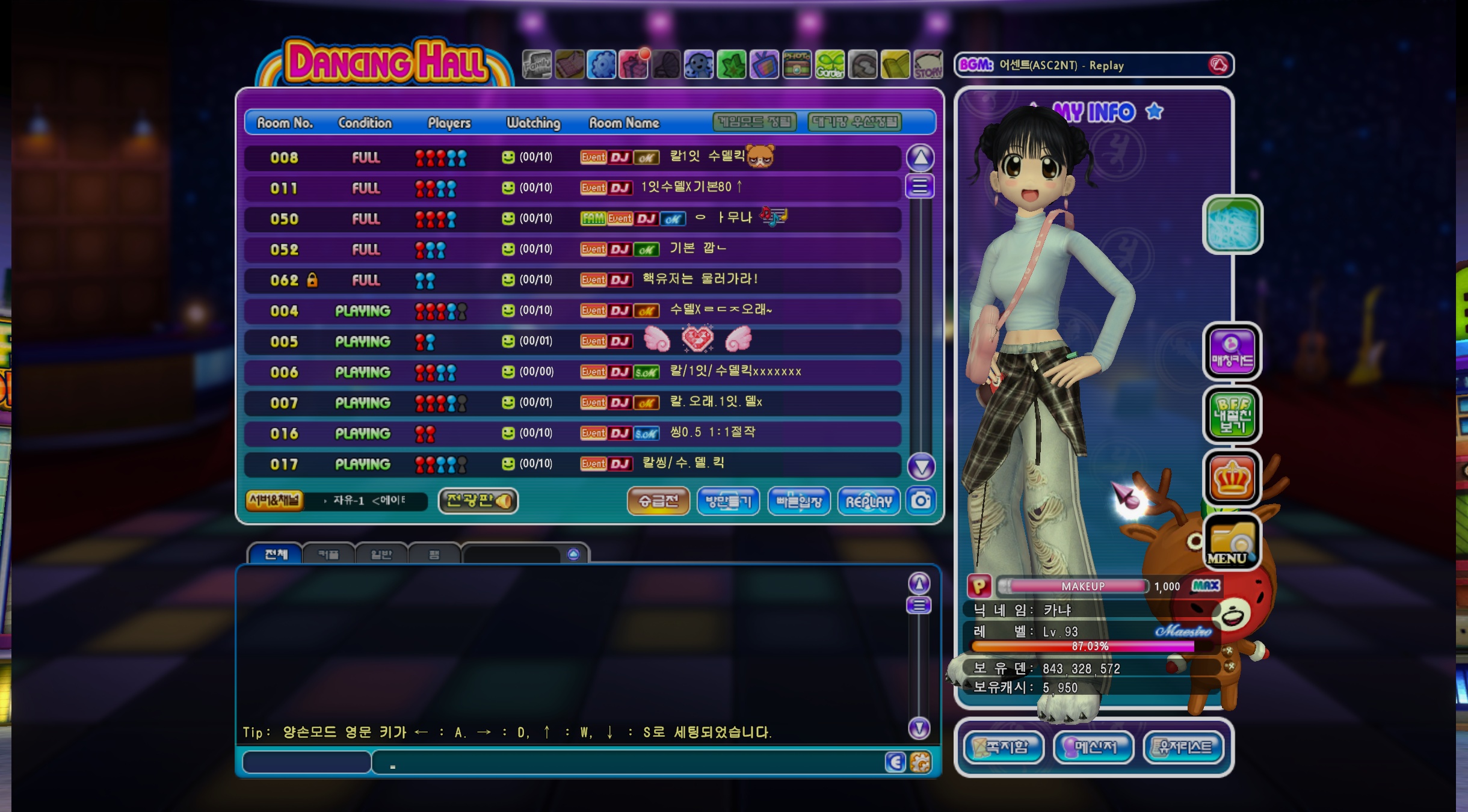Switch chat to the 팸 tab
The width and height of the screenshot is (1468, 812).
(x=434, y=554)
